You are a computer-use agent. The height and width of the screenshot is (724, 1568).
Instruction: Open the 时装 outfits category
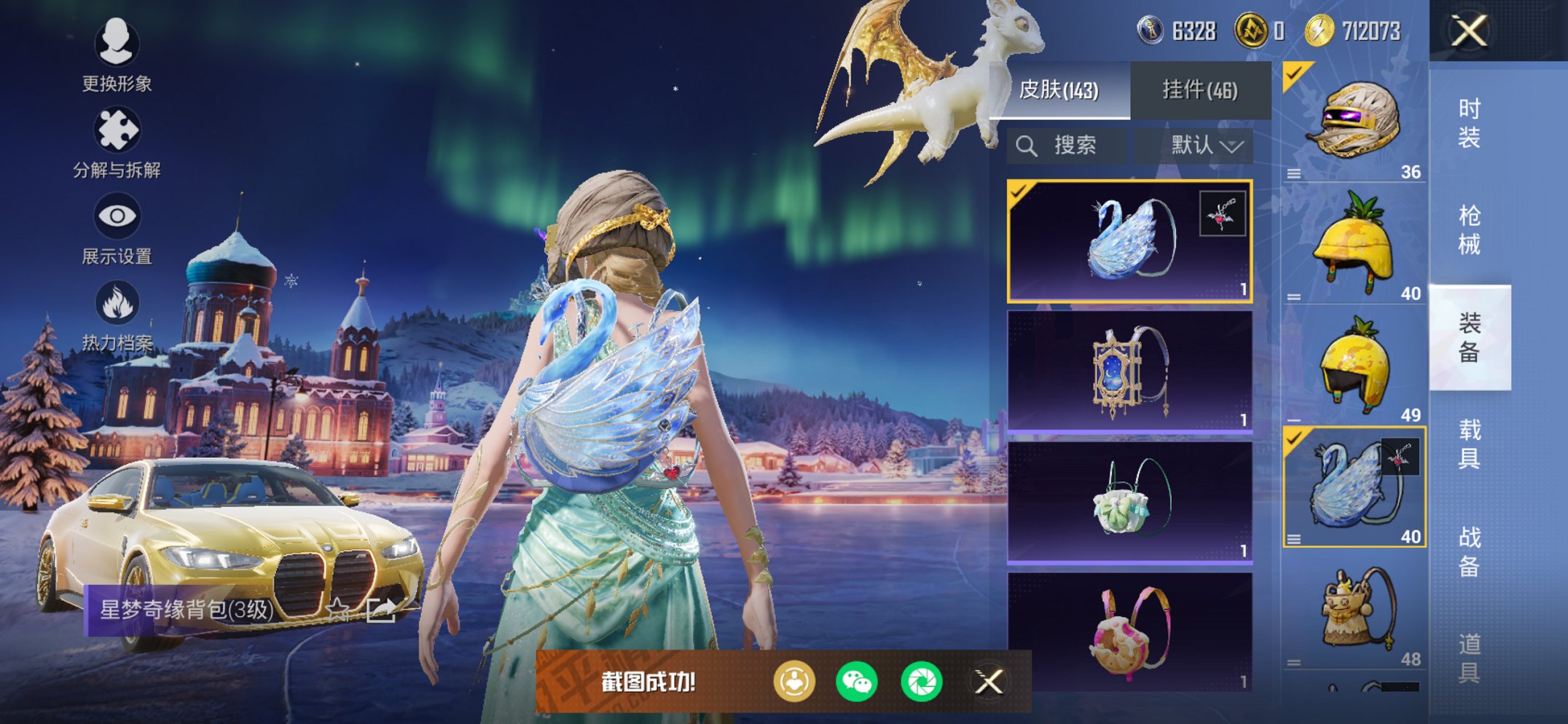pyautogui.click(x=1469, y=123)
